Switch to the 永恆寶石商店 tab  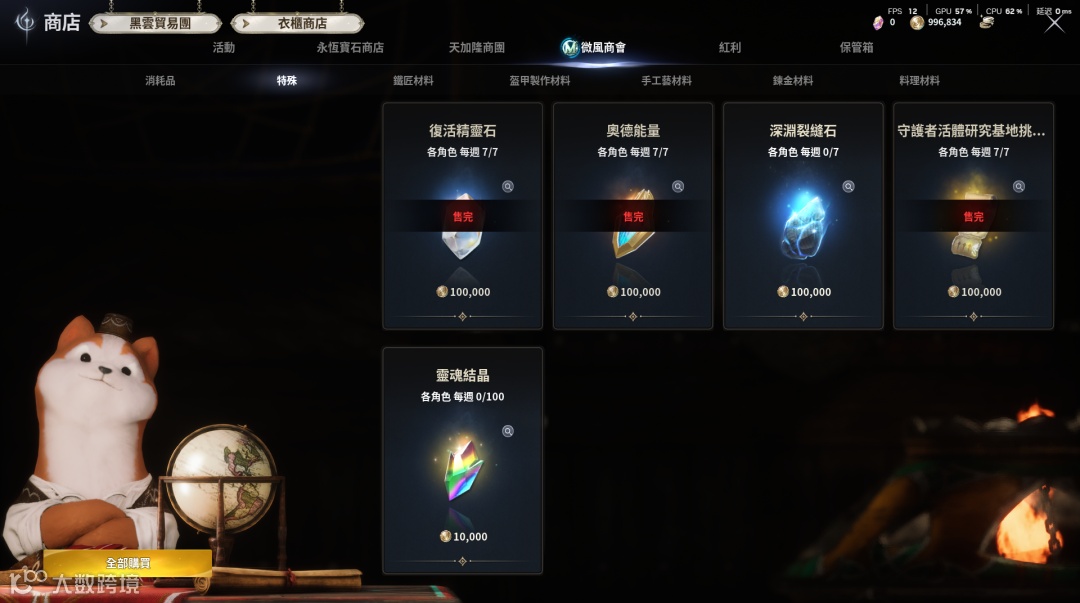(350, 47)
